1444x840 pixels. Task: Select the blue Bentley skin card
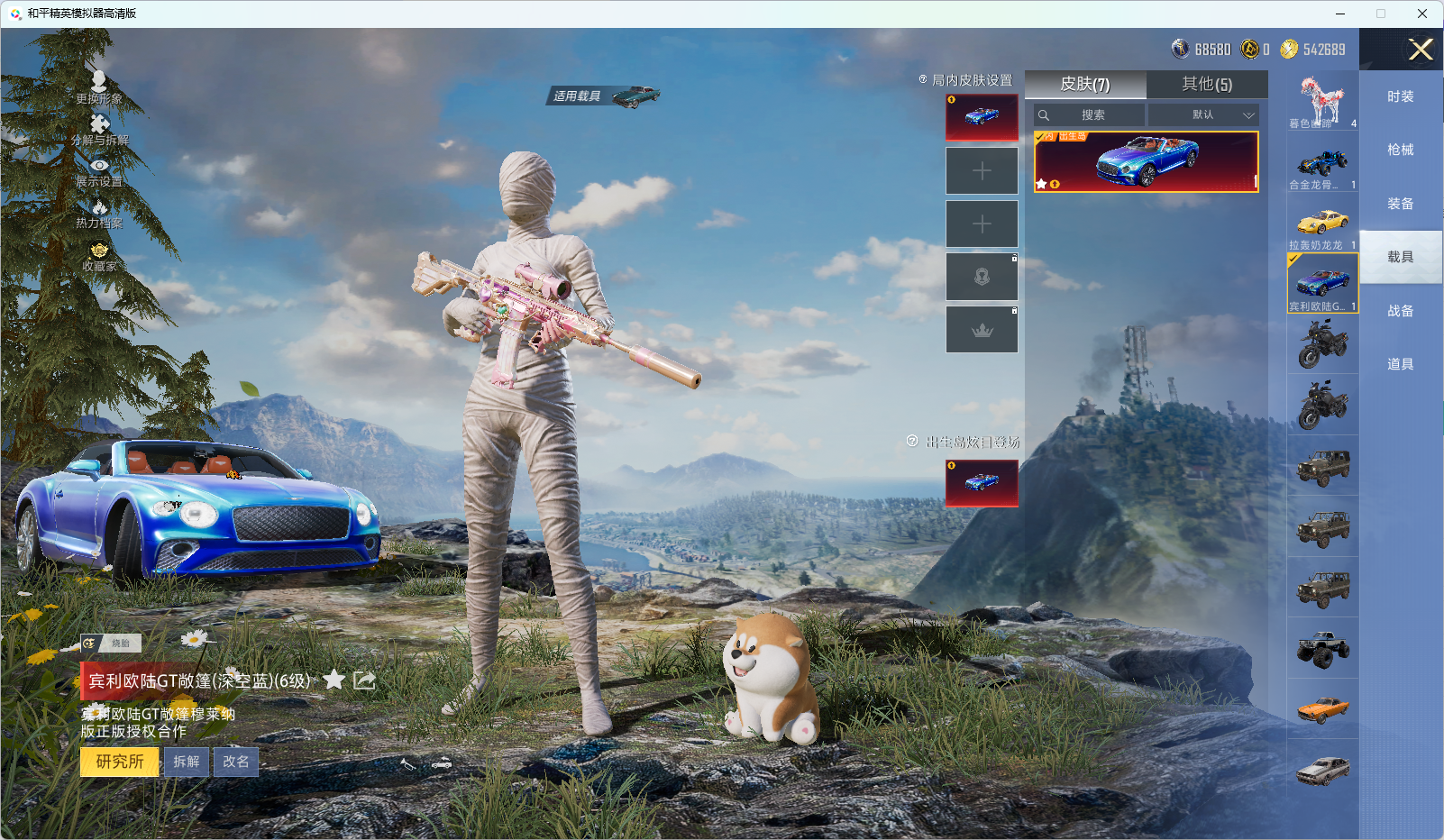[x=1146, y=162]
